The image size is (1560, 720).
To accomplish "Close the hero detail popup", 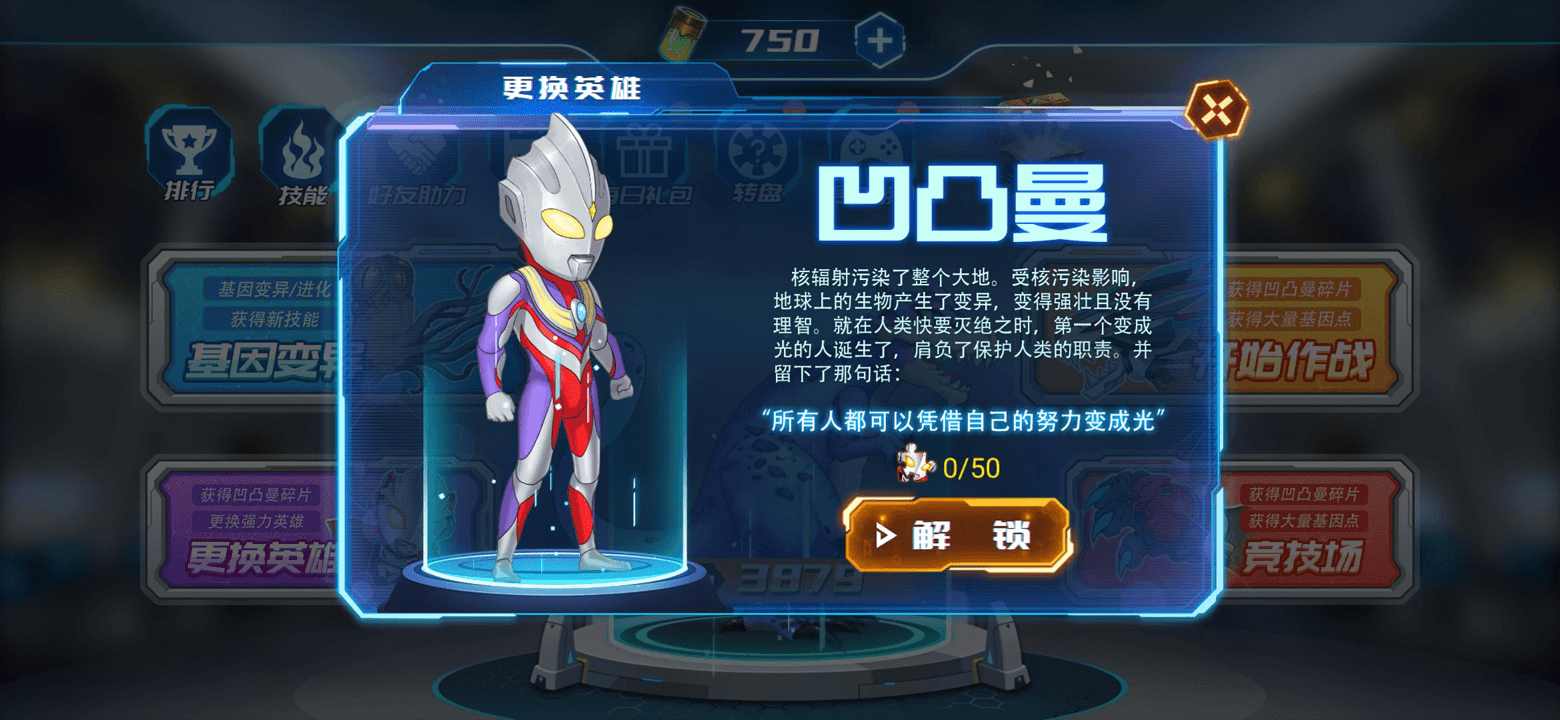I will 1217,107.
